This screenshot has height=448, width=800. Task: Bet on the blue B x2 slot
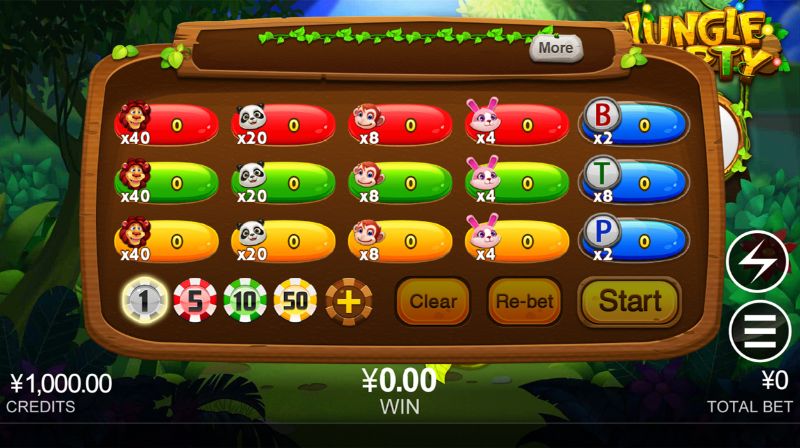(x=635, y=126)
